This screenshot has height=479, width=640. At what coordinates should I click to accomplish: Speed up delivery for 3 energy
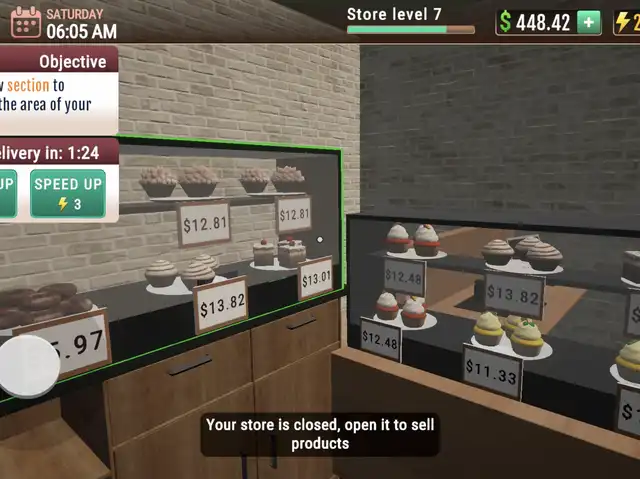(x=68, y=194)
